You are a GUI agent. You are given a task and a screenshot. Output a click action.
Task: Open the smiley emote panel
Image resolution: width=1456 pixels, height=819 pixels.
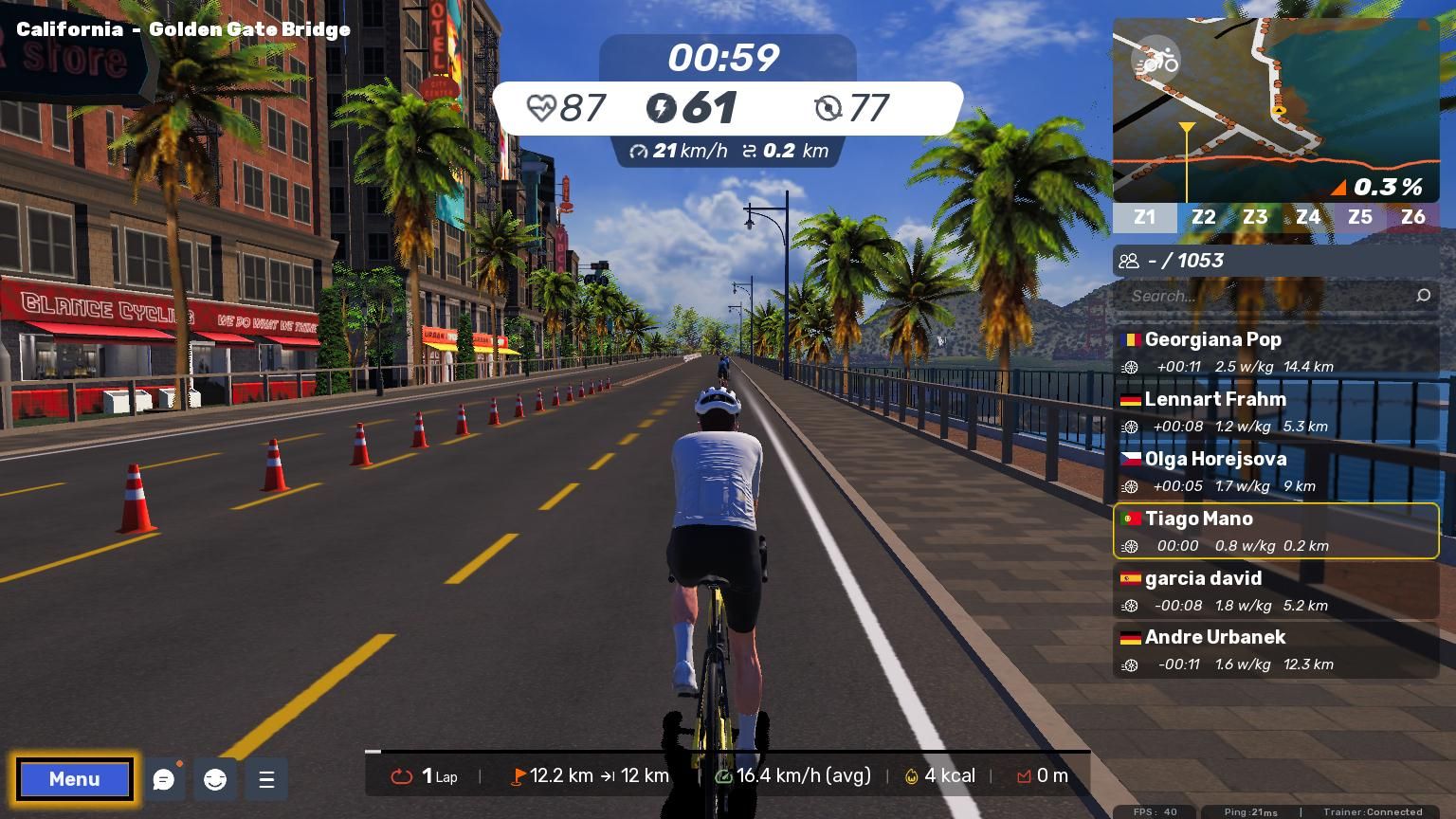[x=215, y=779]
